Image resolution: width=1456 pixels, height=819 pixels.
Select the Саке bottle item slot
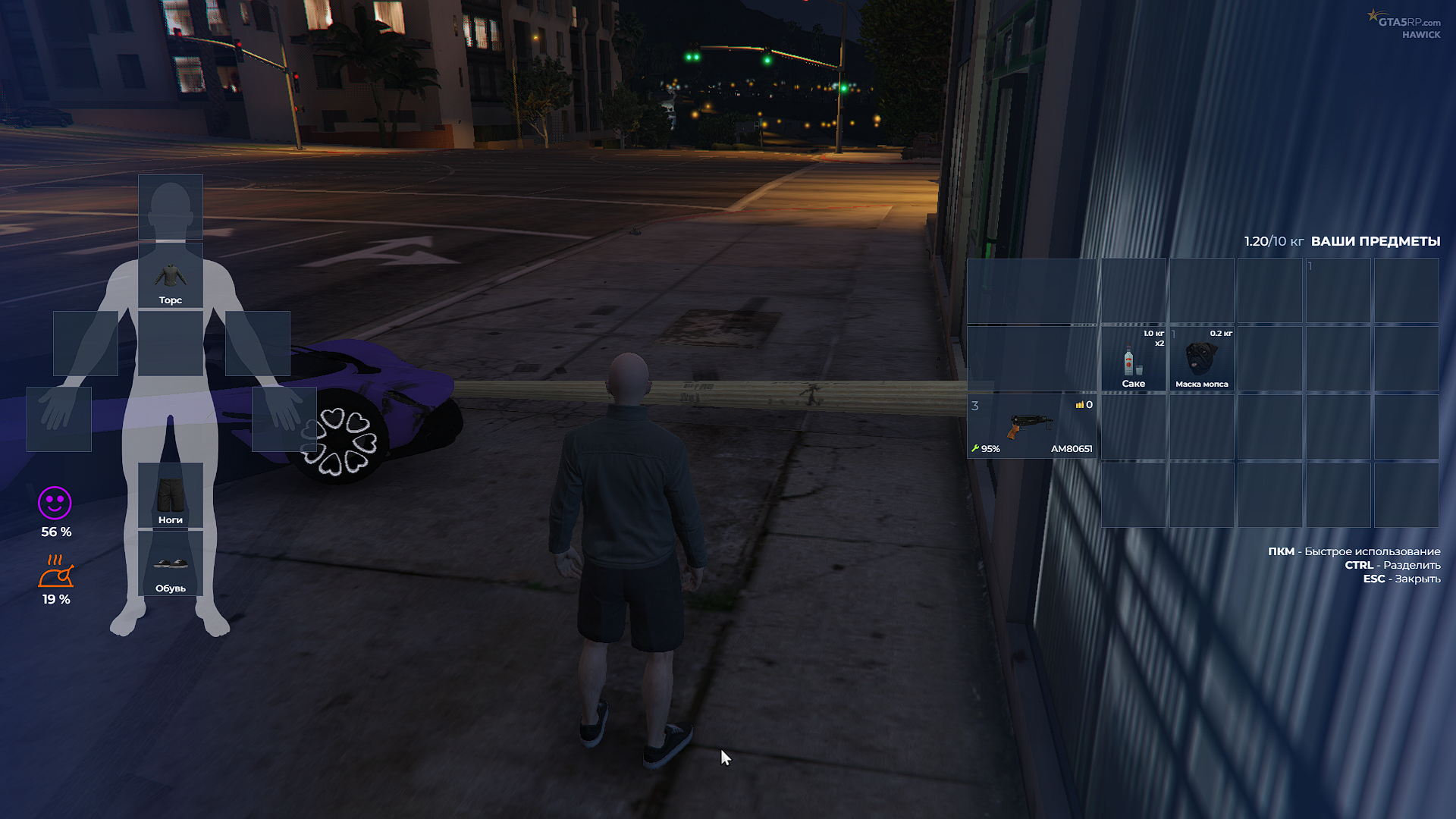pyautogui.click(x=1133, y=359)
